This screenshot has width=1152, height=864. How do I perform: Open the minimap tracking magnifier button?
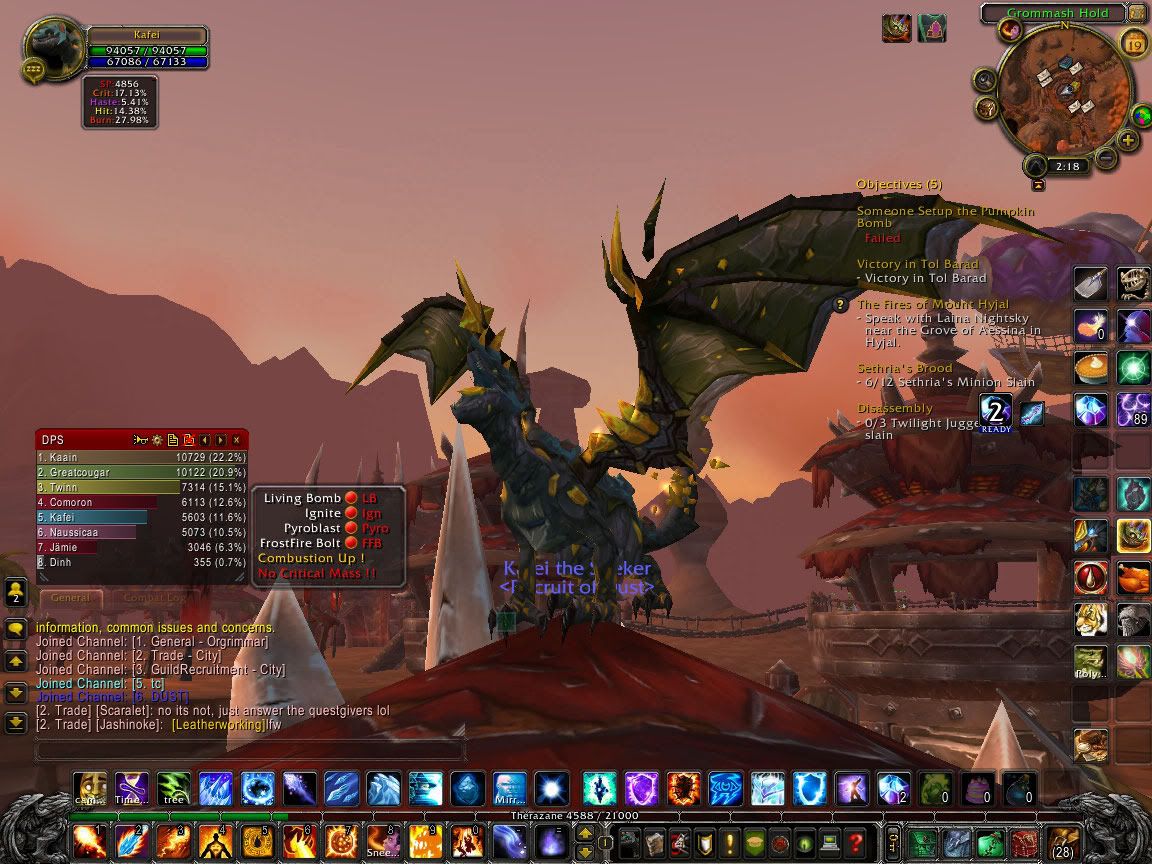(x=985, y=80)
